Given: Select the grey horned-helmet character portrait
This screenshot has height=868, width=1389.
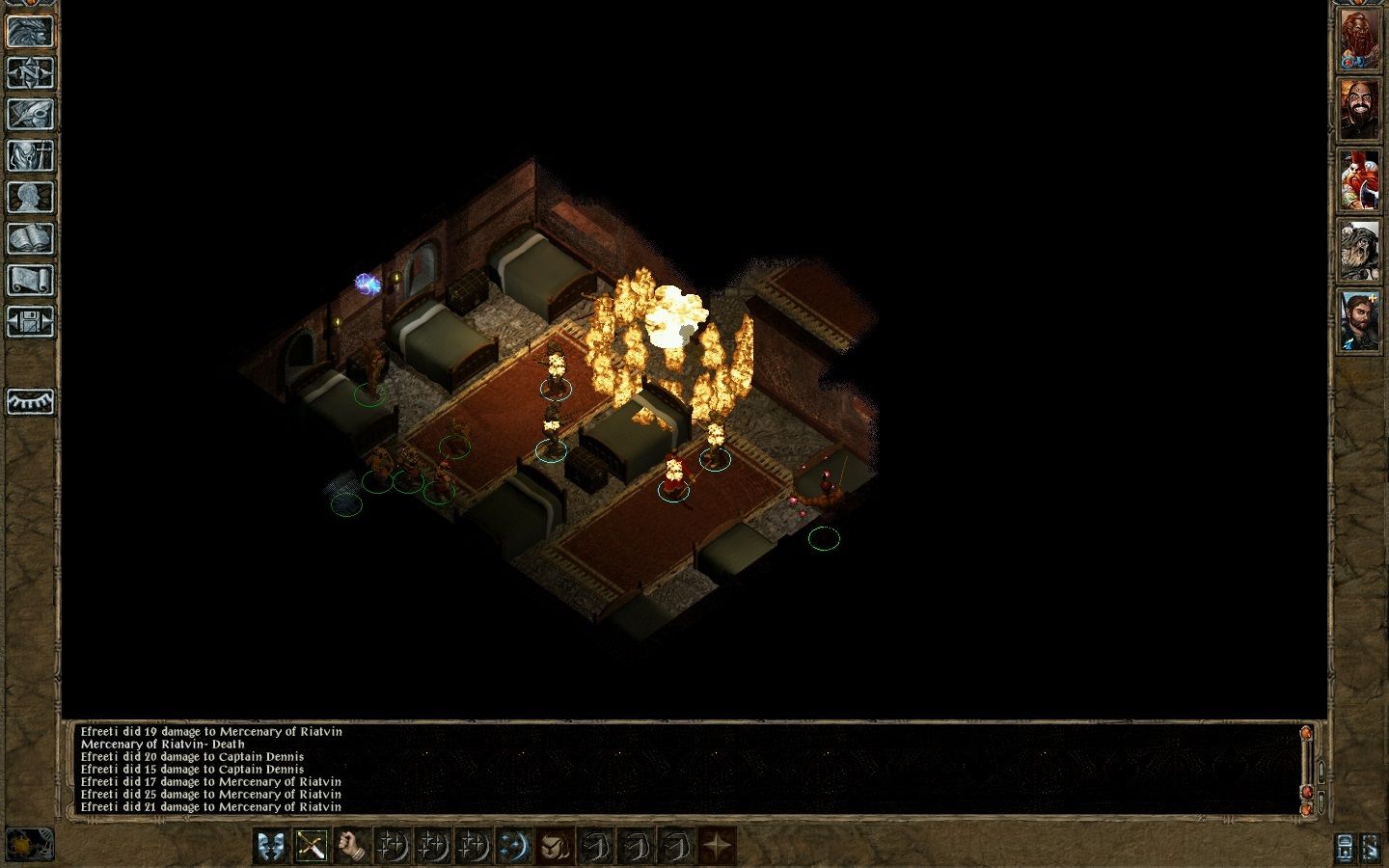Looking at the screenshot, I should pyautogui.click(x=1358, y=251).
